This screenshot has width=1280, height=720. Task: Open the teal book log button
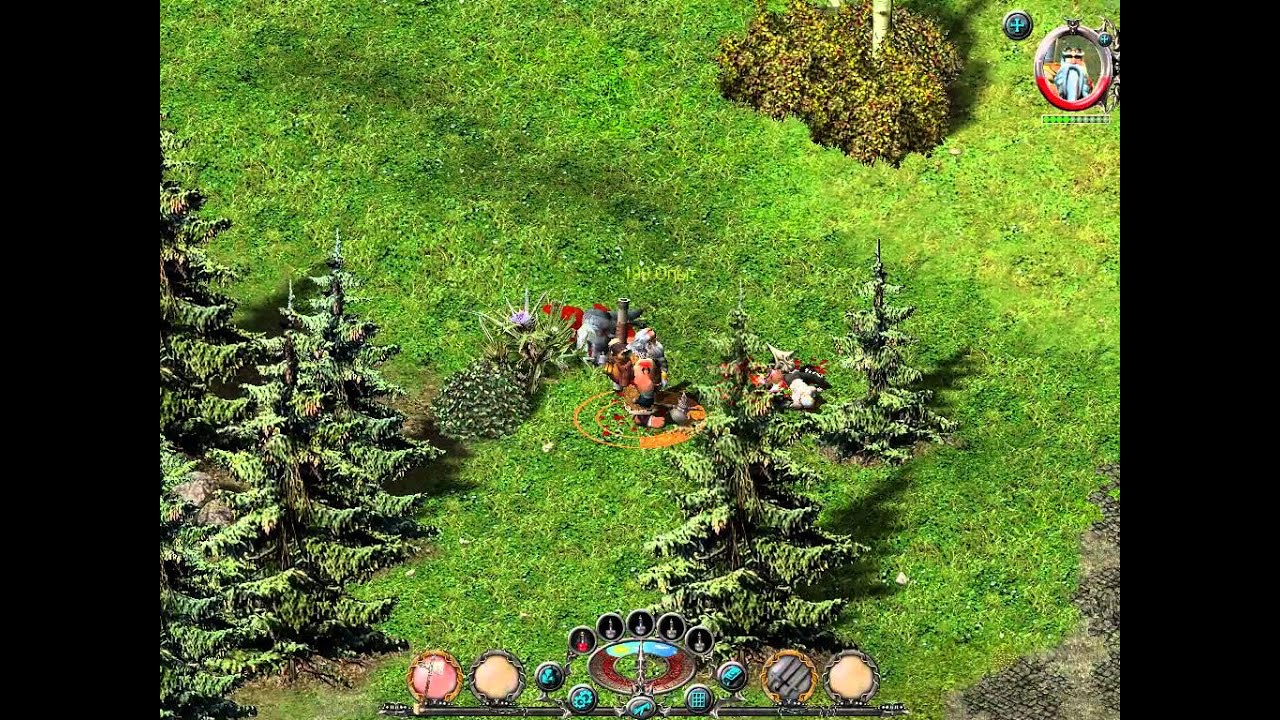point(731,676)
